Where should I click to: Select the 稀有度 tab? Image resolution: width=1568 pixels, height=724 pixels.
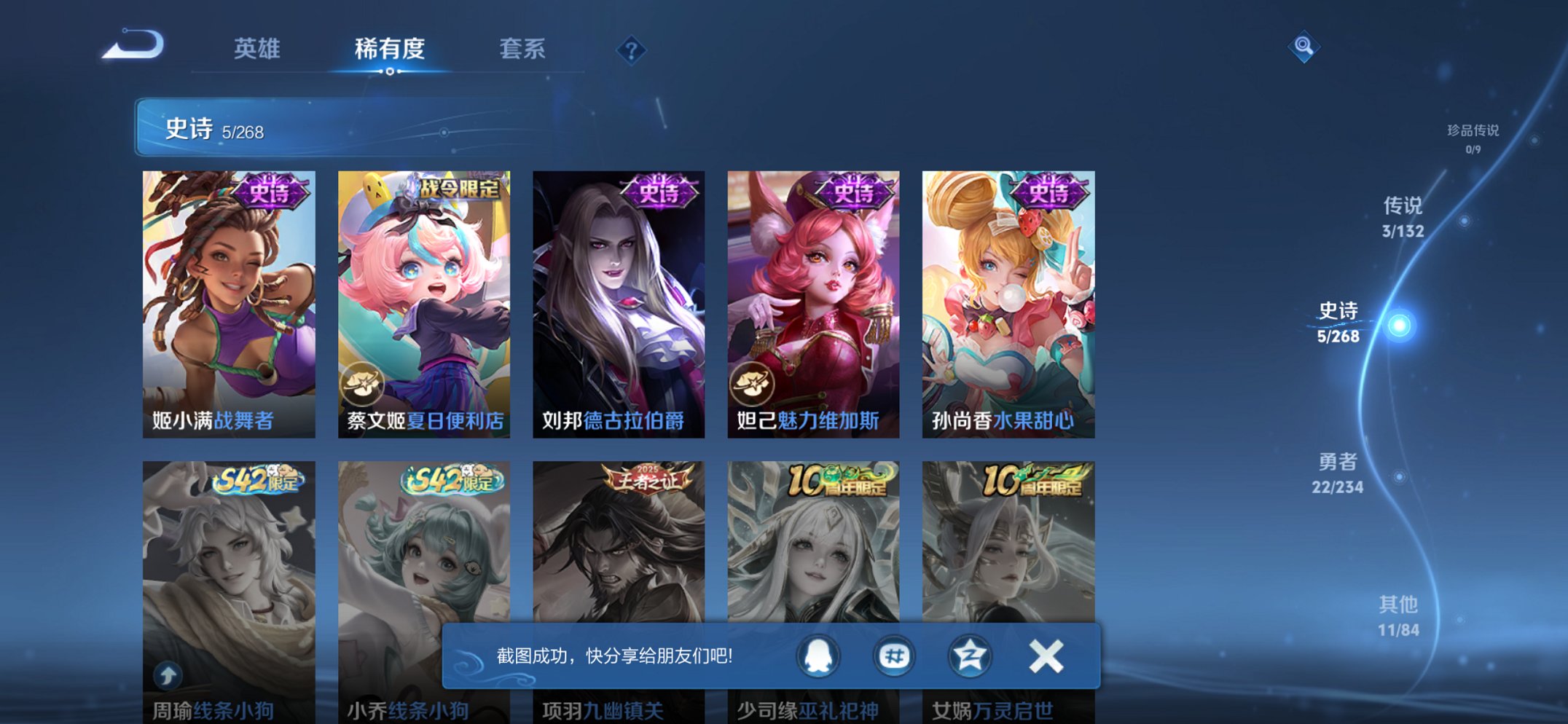389,50
